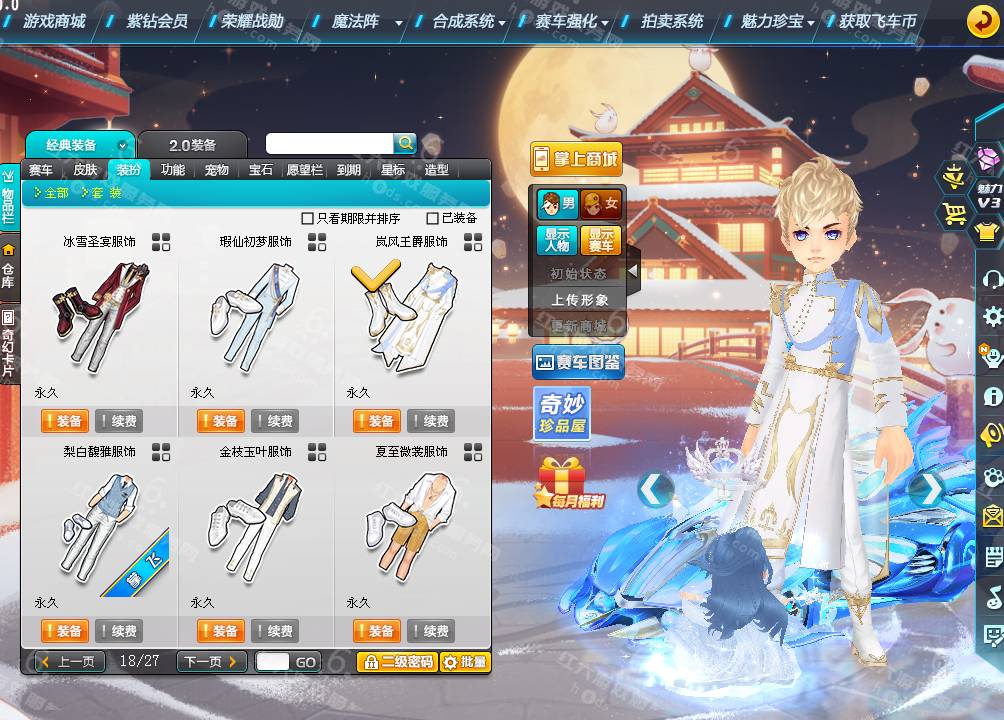Click the inventory search magnifier button

point(405,143)
